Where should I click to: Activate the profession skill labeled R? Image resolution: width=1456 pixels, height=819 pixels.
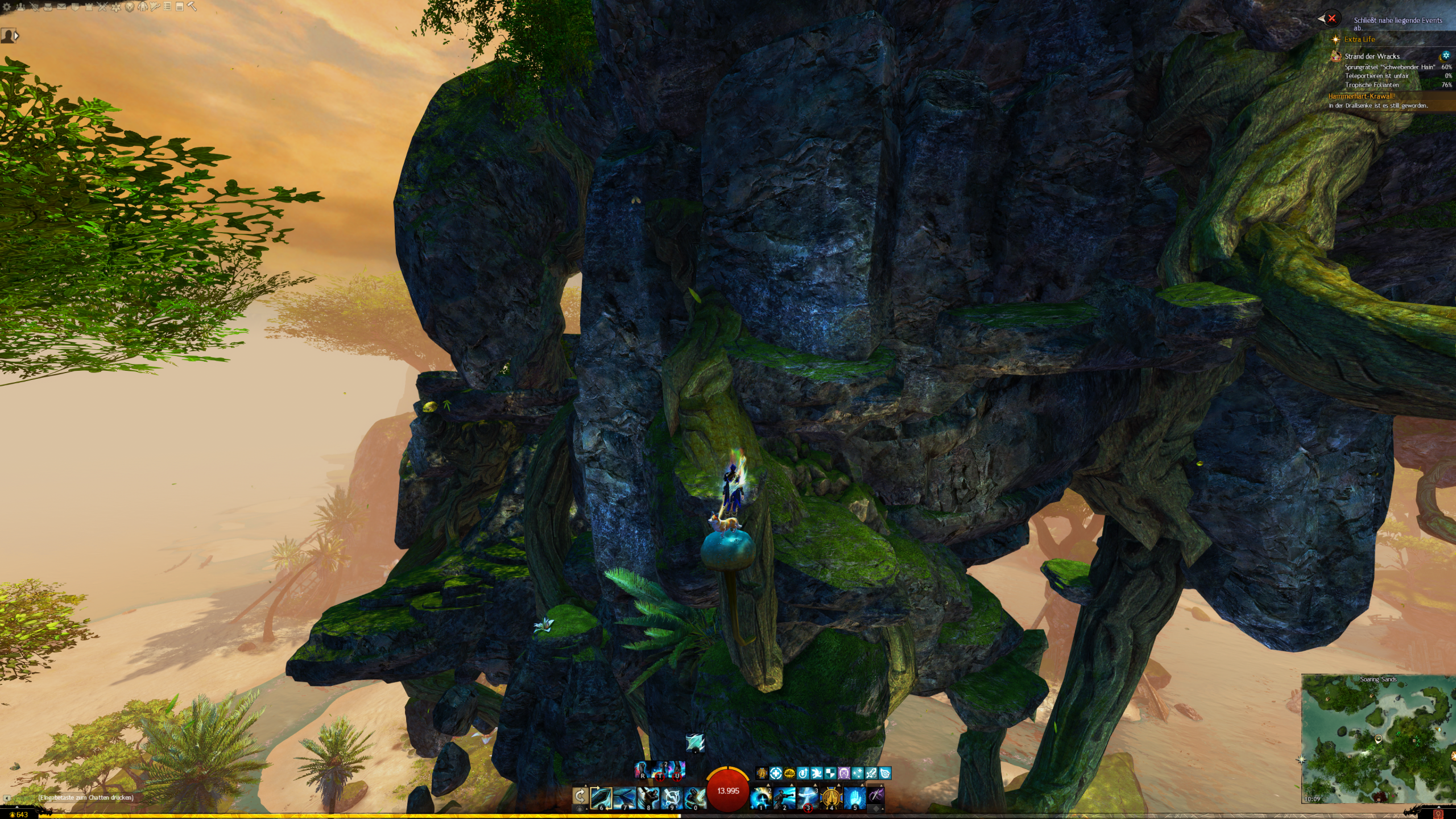pyautogui.click(x=642, y=770)
